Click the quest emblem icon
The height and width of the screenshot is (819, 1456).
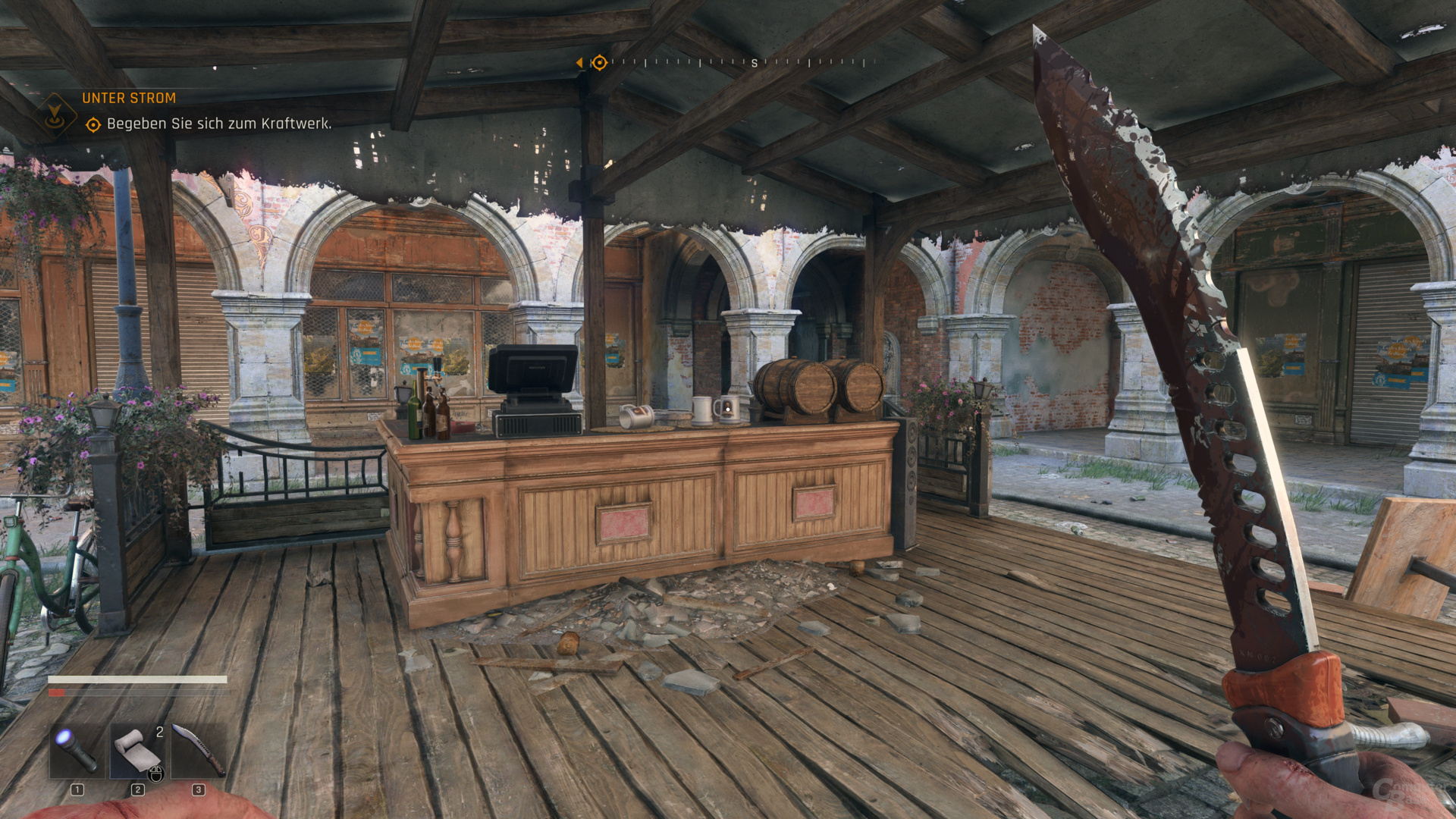pyautogui.click(x=55, y=115)
